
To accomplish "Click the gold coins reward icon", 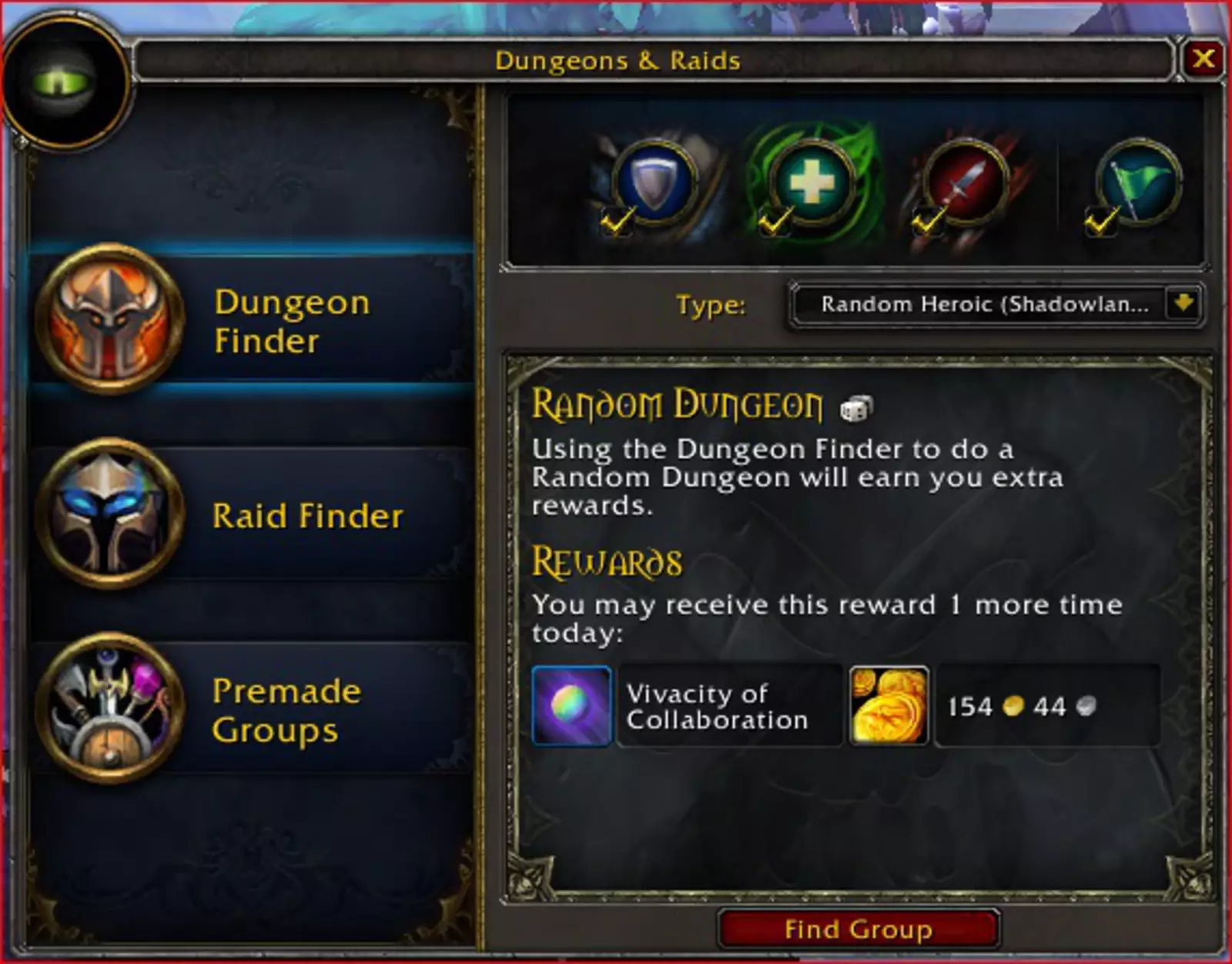I will pos(889,706).
